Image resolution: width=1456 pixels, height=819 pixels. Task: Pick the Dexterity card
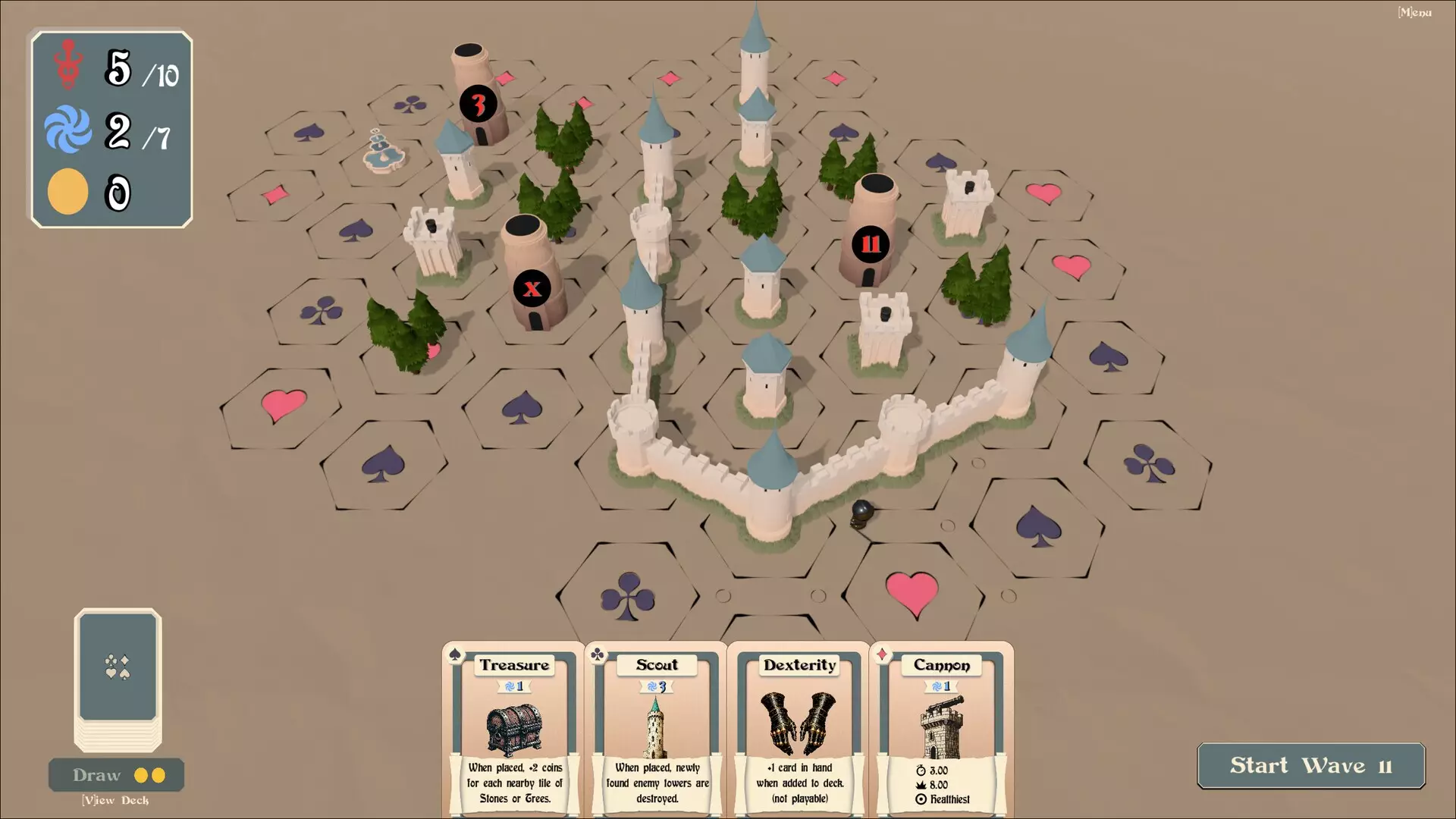(x=799, y=730)
